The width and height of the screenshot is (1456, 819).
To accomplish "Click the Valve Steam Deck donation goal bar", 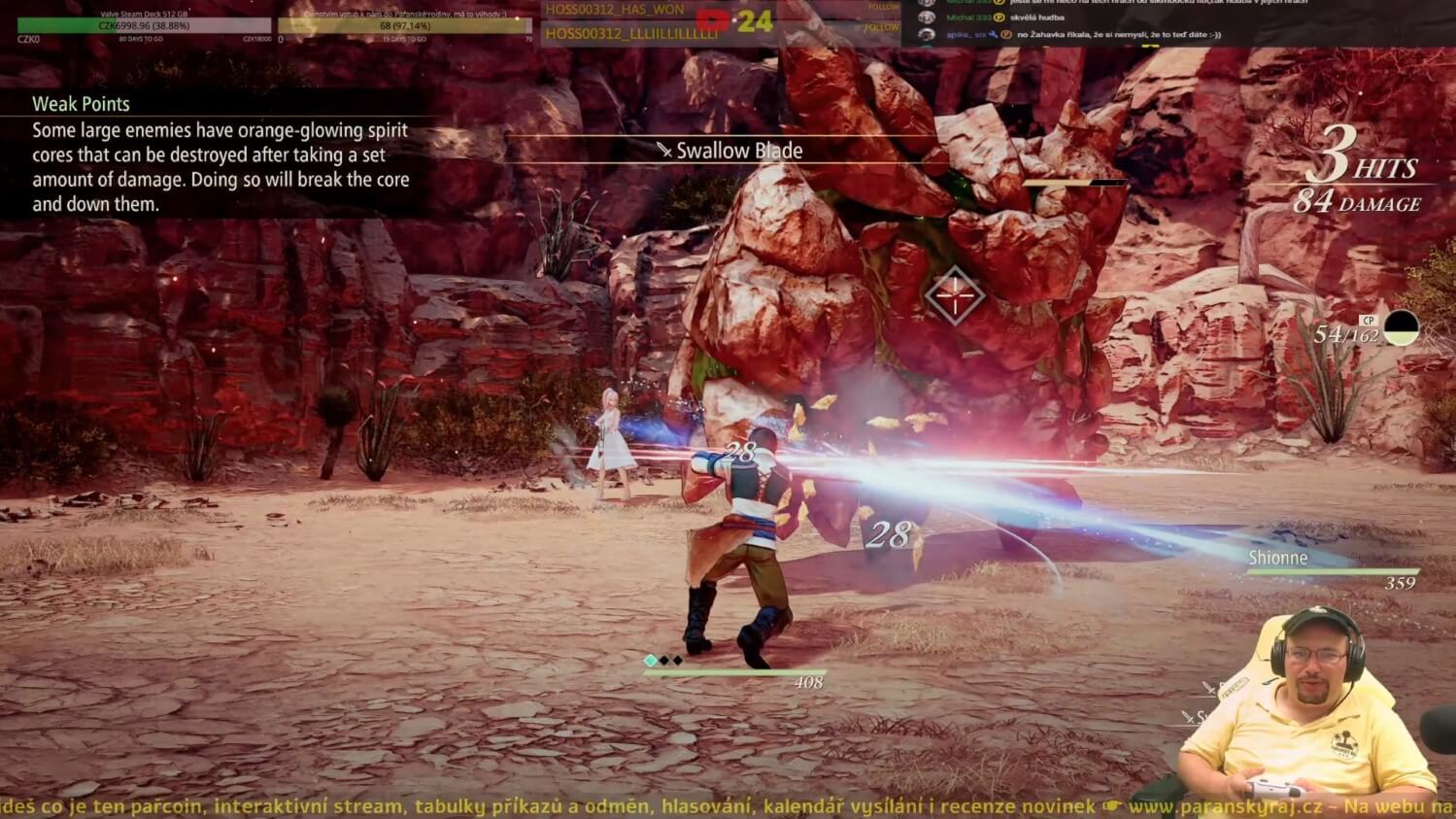I will point(144,26).
